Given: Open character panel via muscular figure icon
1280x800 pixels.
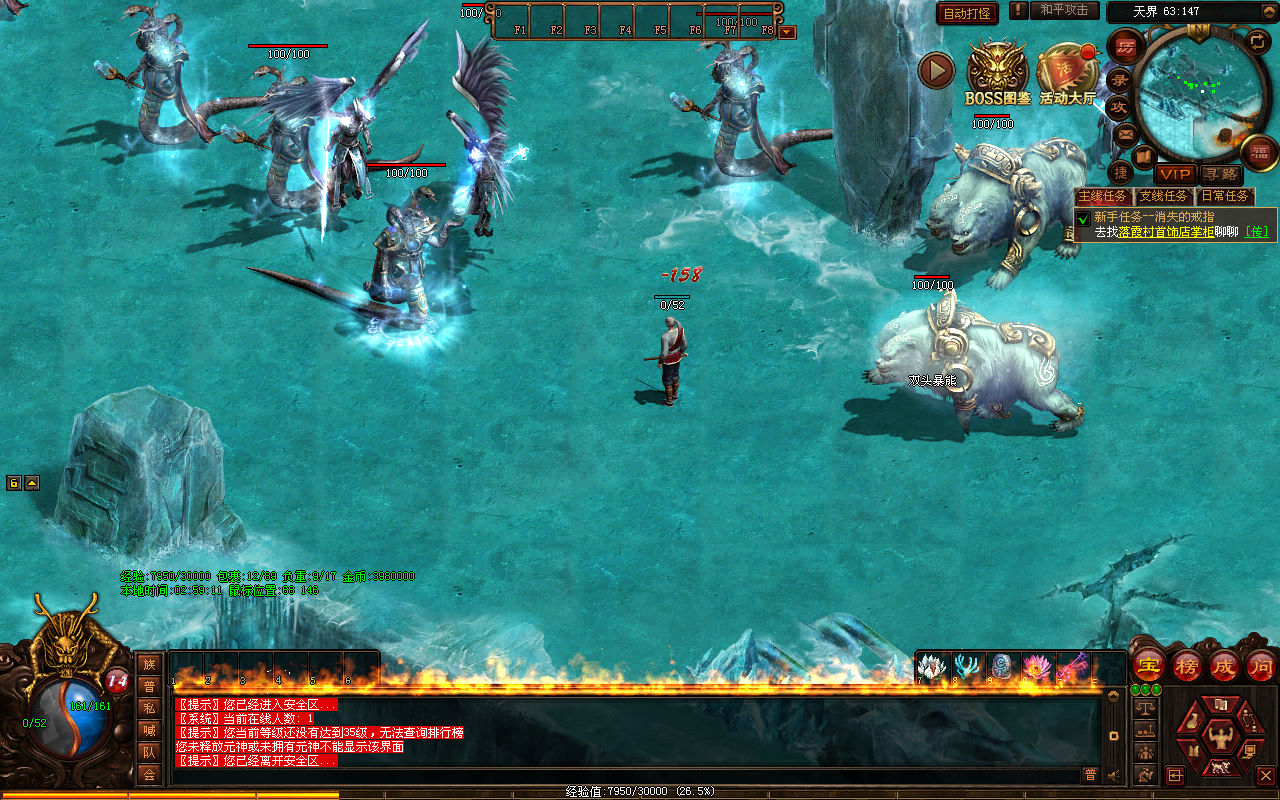Looking at the screenshot, I should (1220, 738).
